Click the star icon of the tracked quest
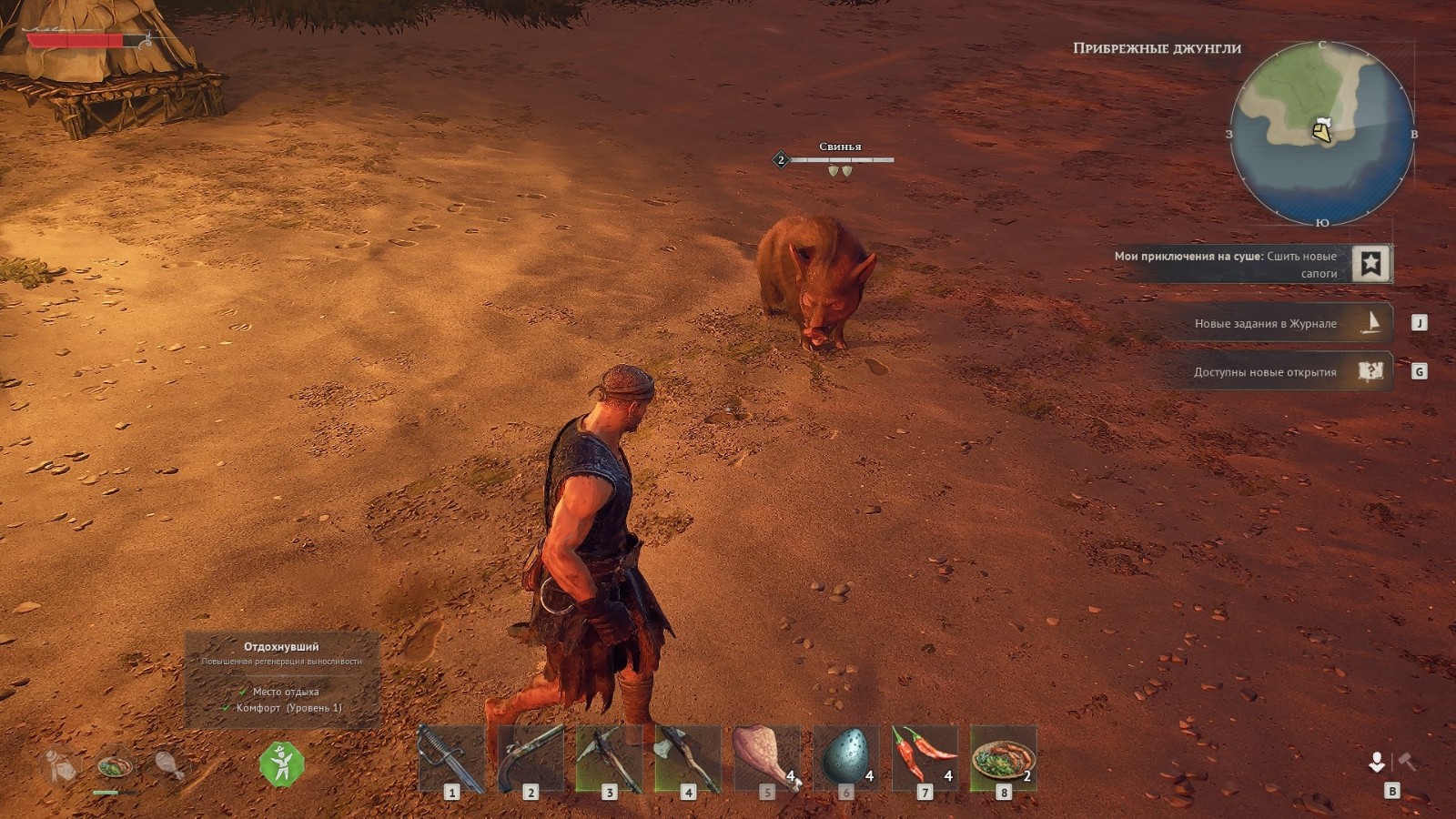Viewport: 1456px width, 819px height. [x=1370, y=264]
